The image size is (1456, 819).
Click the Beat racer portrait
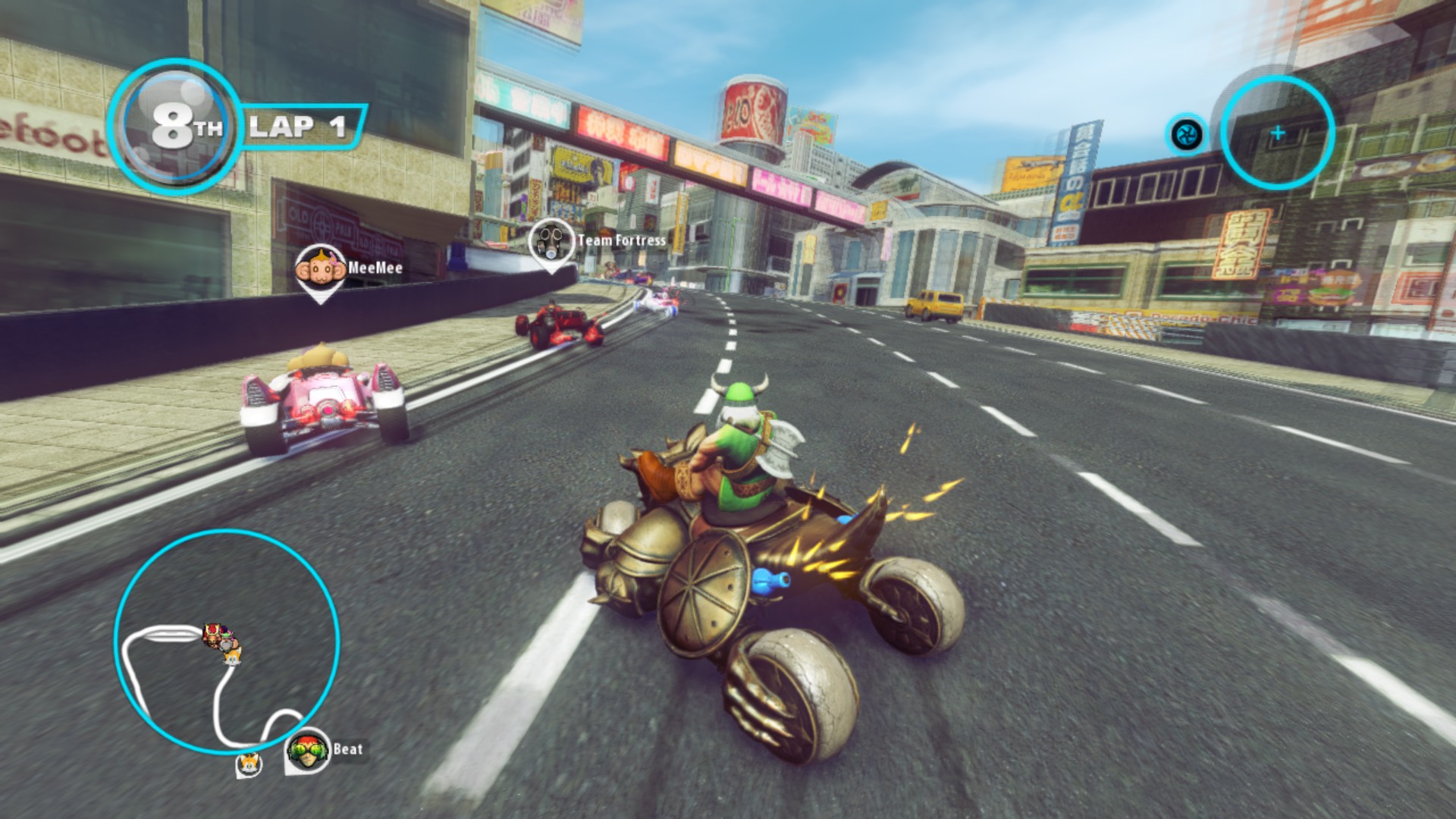tap(307, 749)
